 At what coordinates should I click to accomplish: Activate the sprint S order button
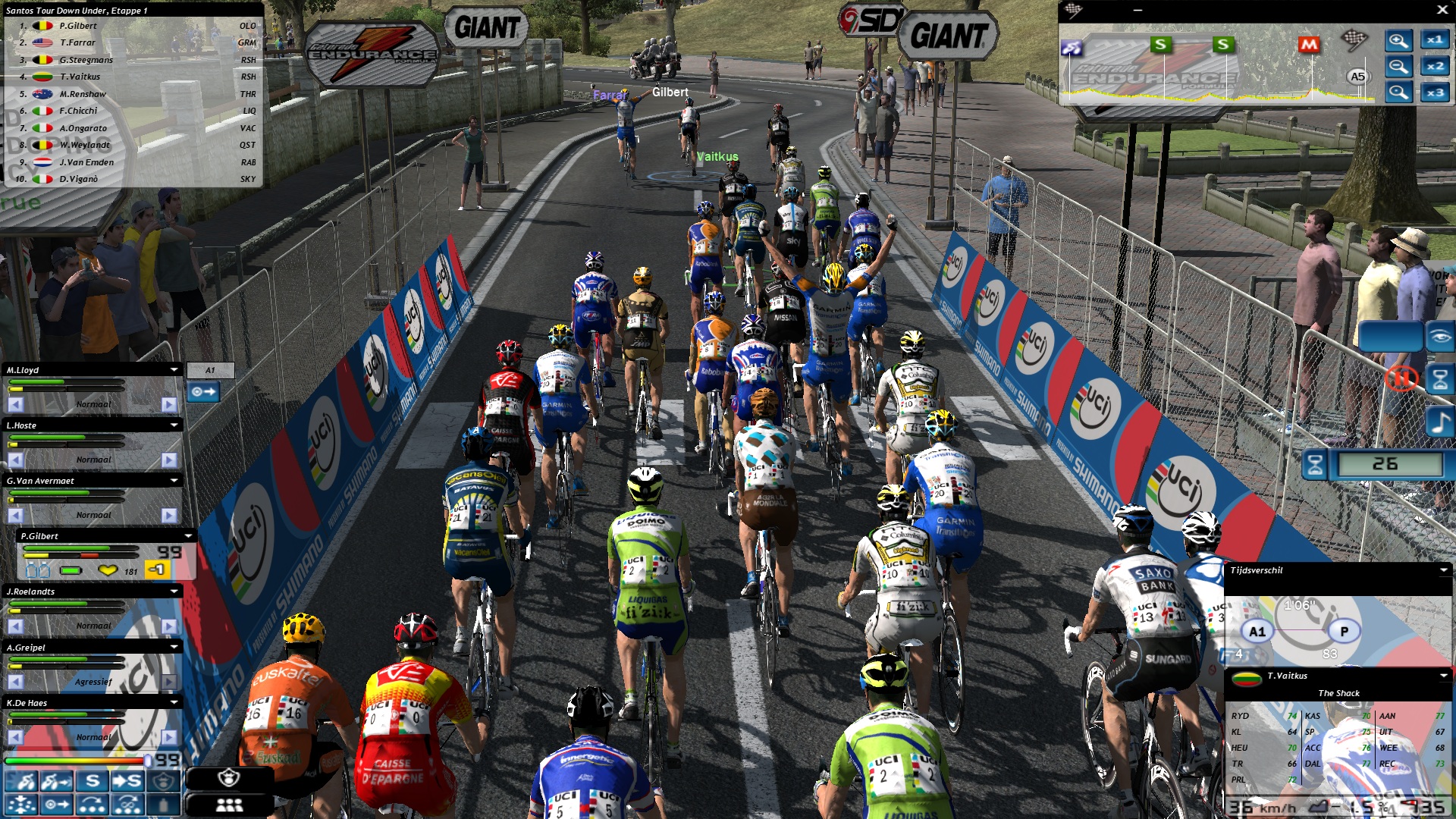pyautogui.click(x=93, y=780)
